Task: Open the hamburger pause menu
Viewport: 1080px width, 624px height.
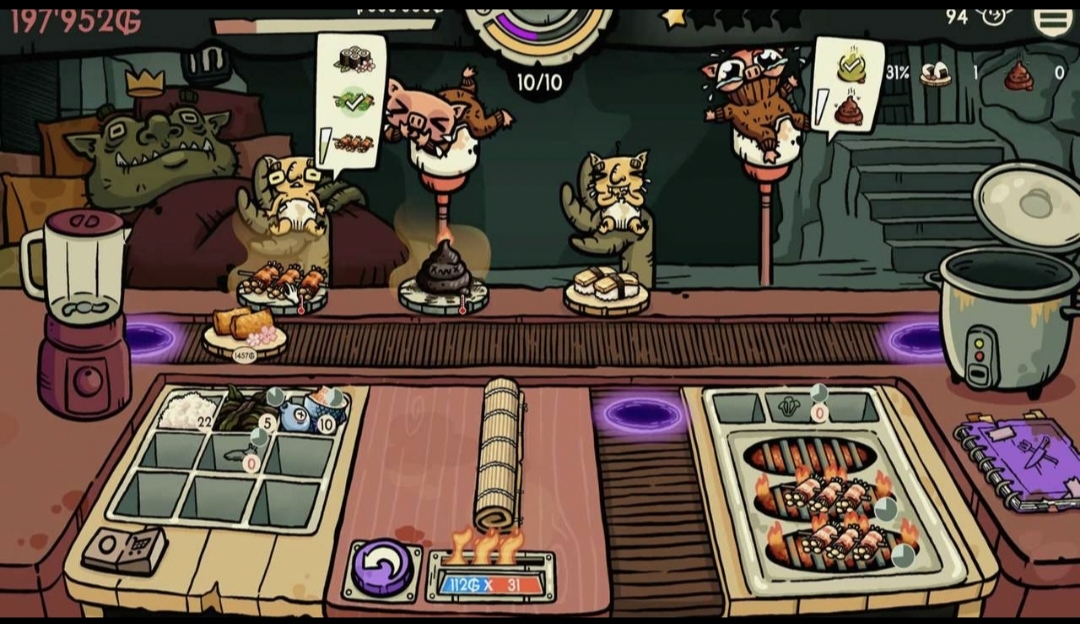Action: point(1052,19)
